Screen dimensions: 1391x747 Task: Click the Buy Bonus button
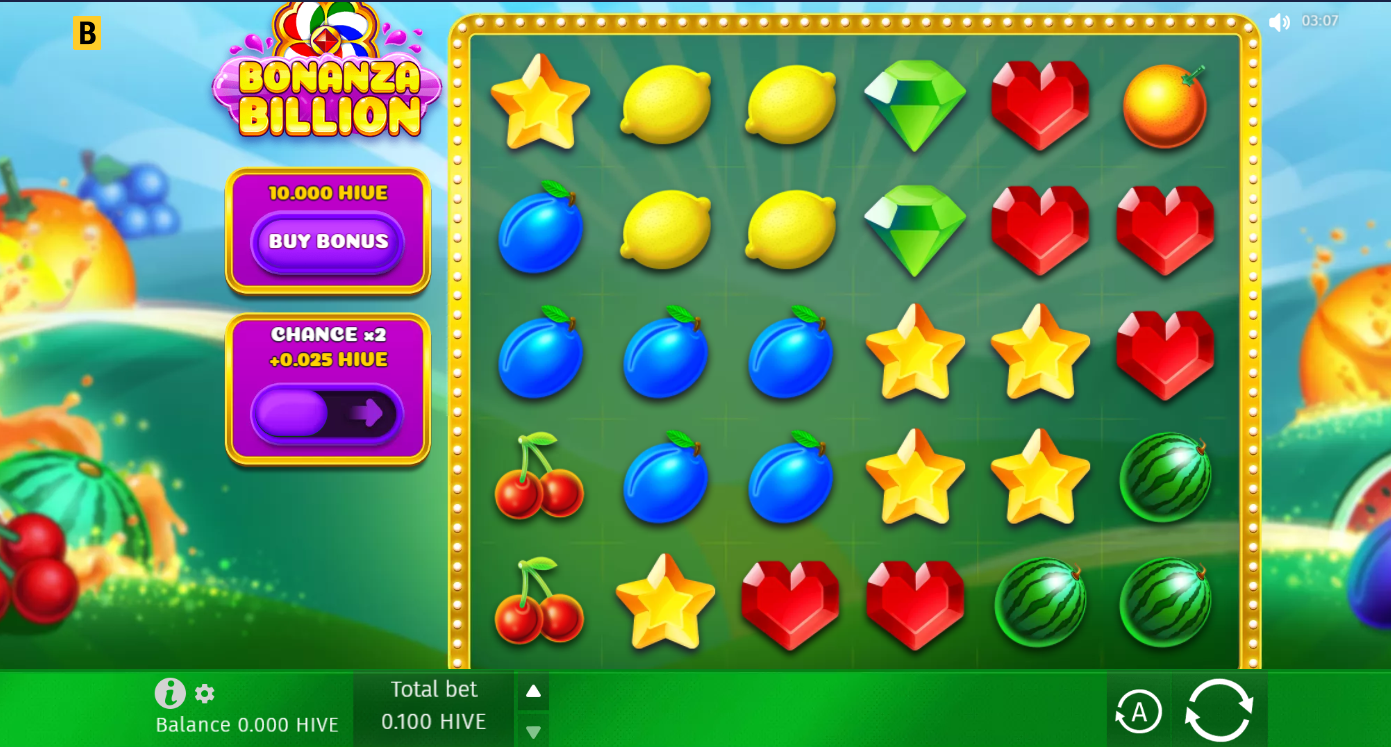(327, 242)
